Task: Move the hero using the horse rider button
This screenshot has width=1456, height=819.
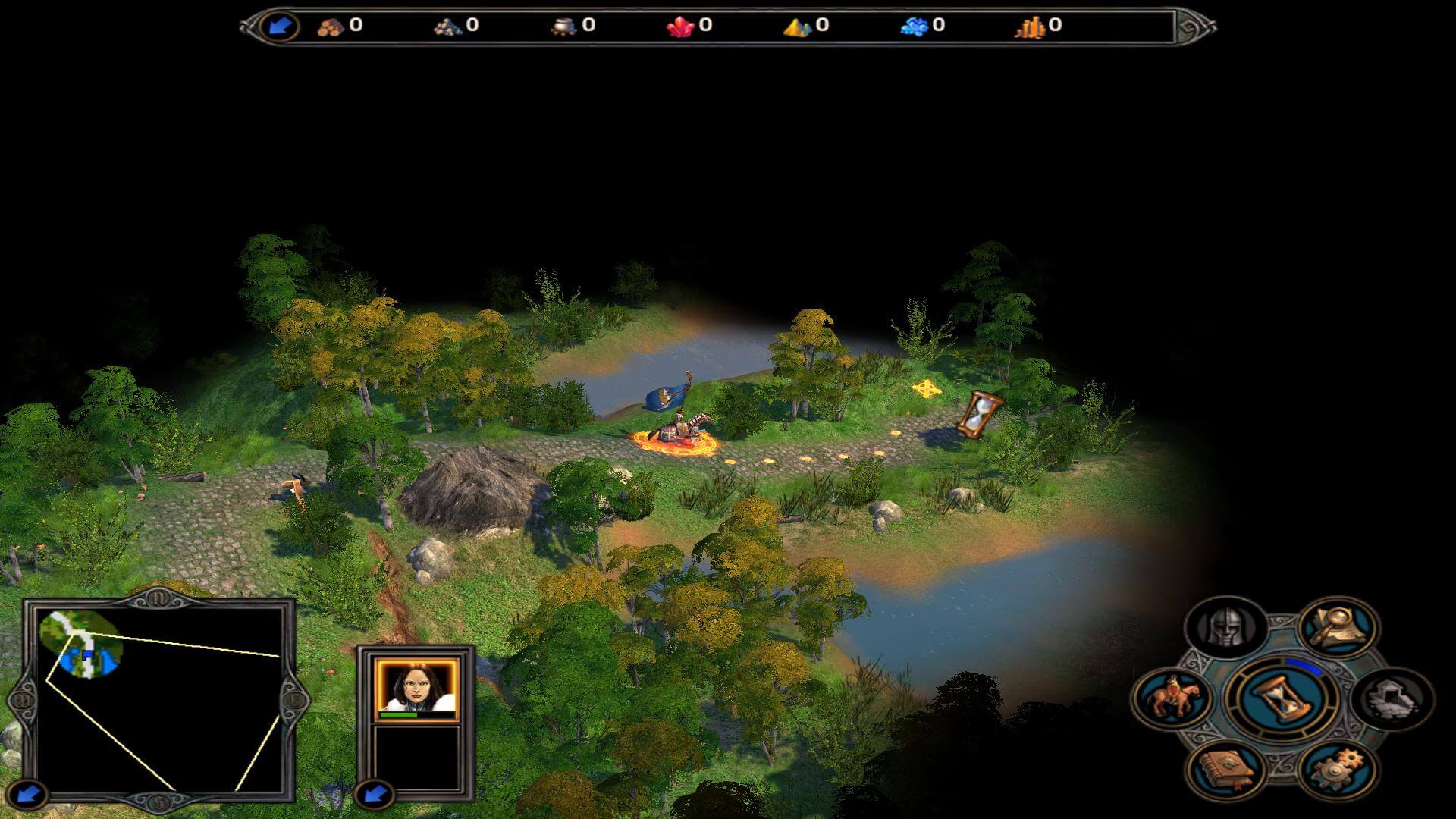Action: pos(1172,698)
